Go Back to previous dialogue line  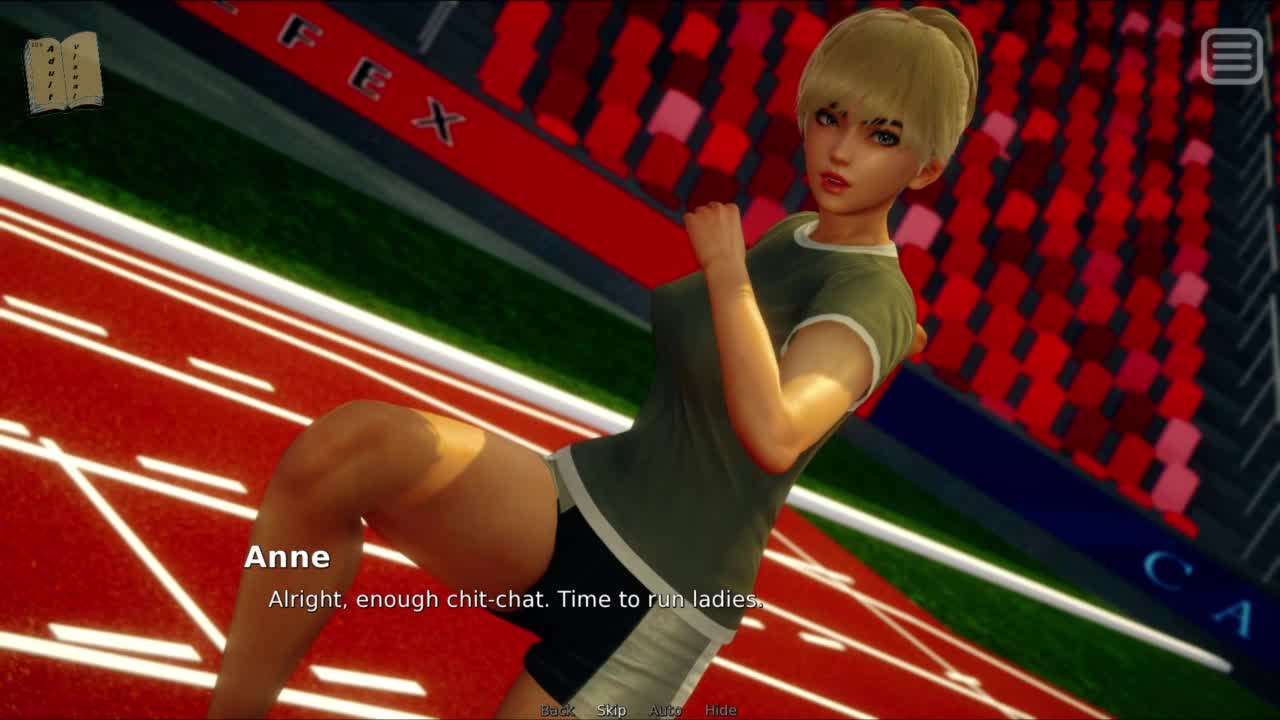click(x=558, y=710)
